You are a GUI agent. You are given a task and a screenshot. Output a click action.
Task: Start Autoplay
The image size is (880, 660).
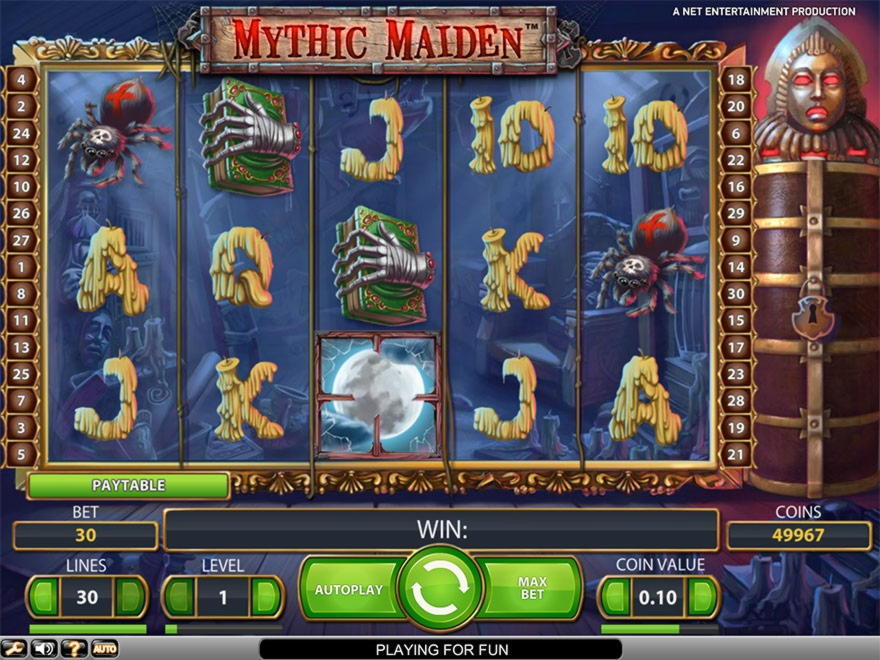pos(349,590)
